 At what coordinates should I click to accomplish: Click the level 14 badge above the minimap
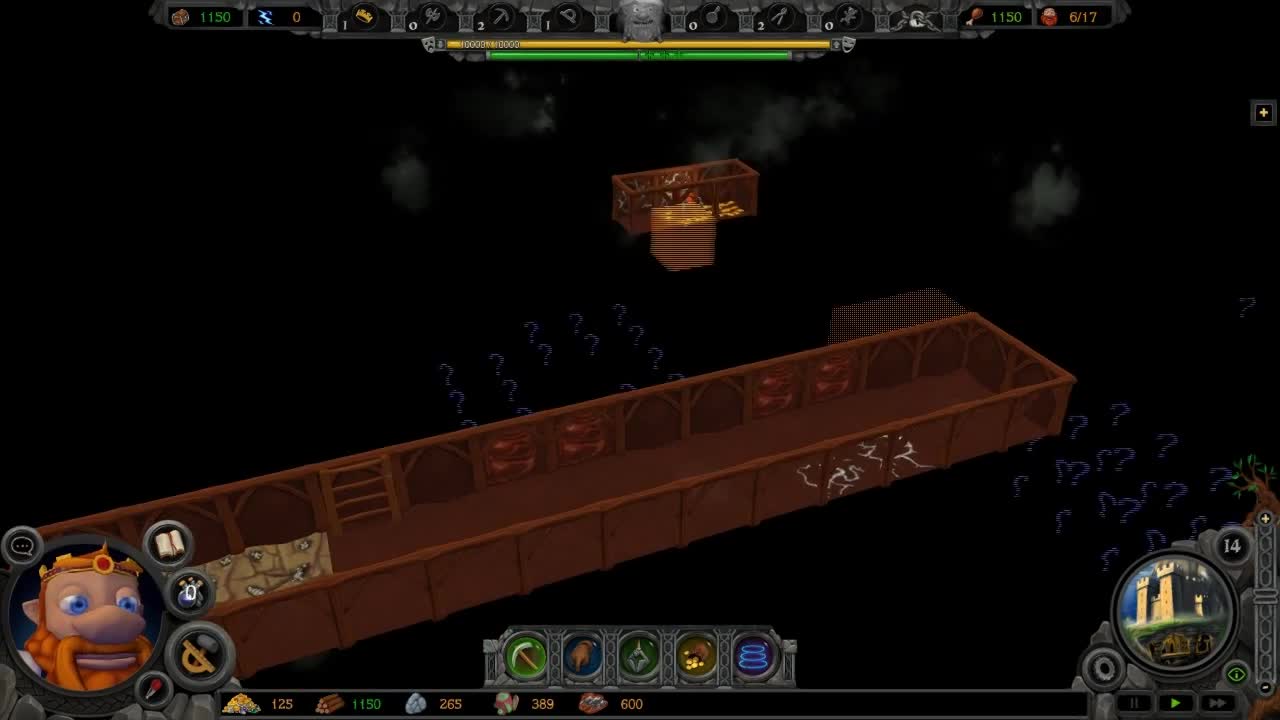(1231, 546)
